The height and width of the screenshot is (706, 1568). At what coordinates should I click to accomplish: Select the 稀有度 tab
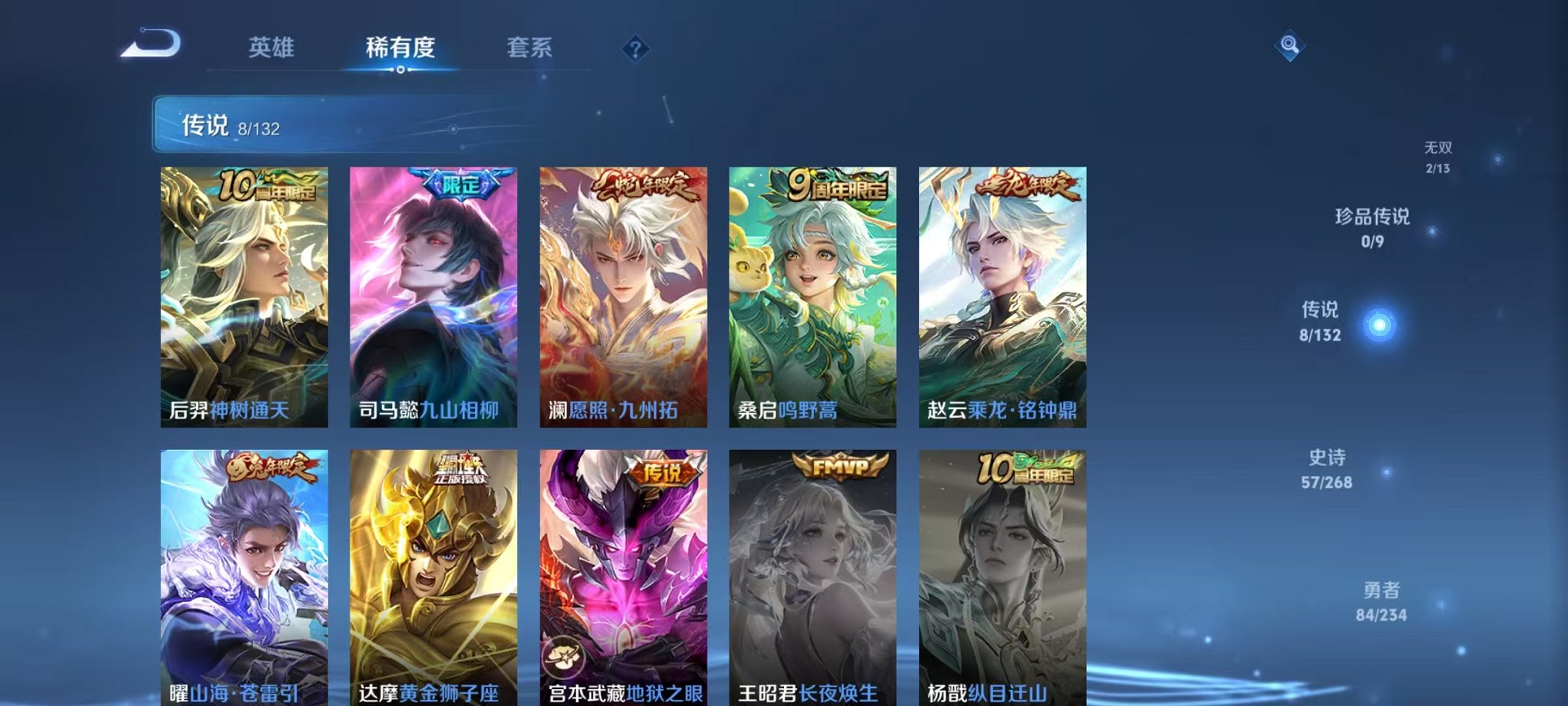(x=400, y=46)
